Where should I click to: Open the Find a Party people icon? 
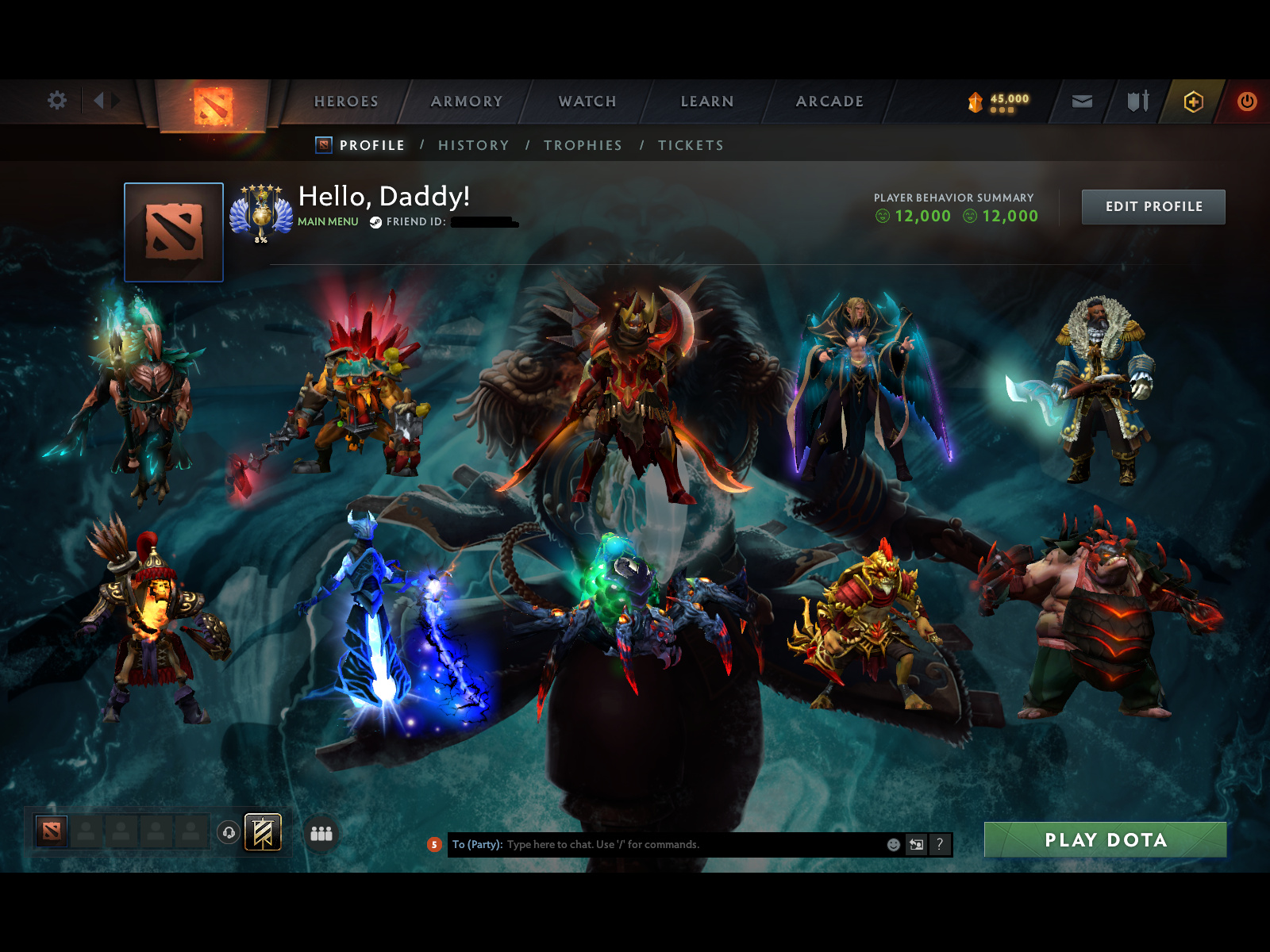(321, 835)
